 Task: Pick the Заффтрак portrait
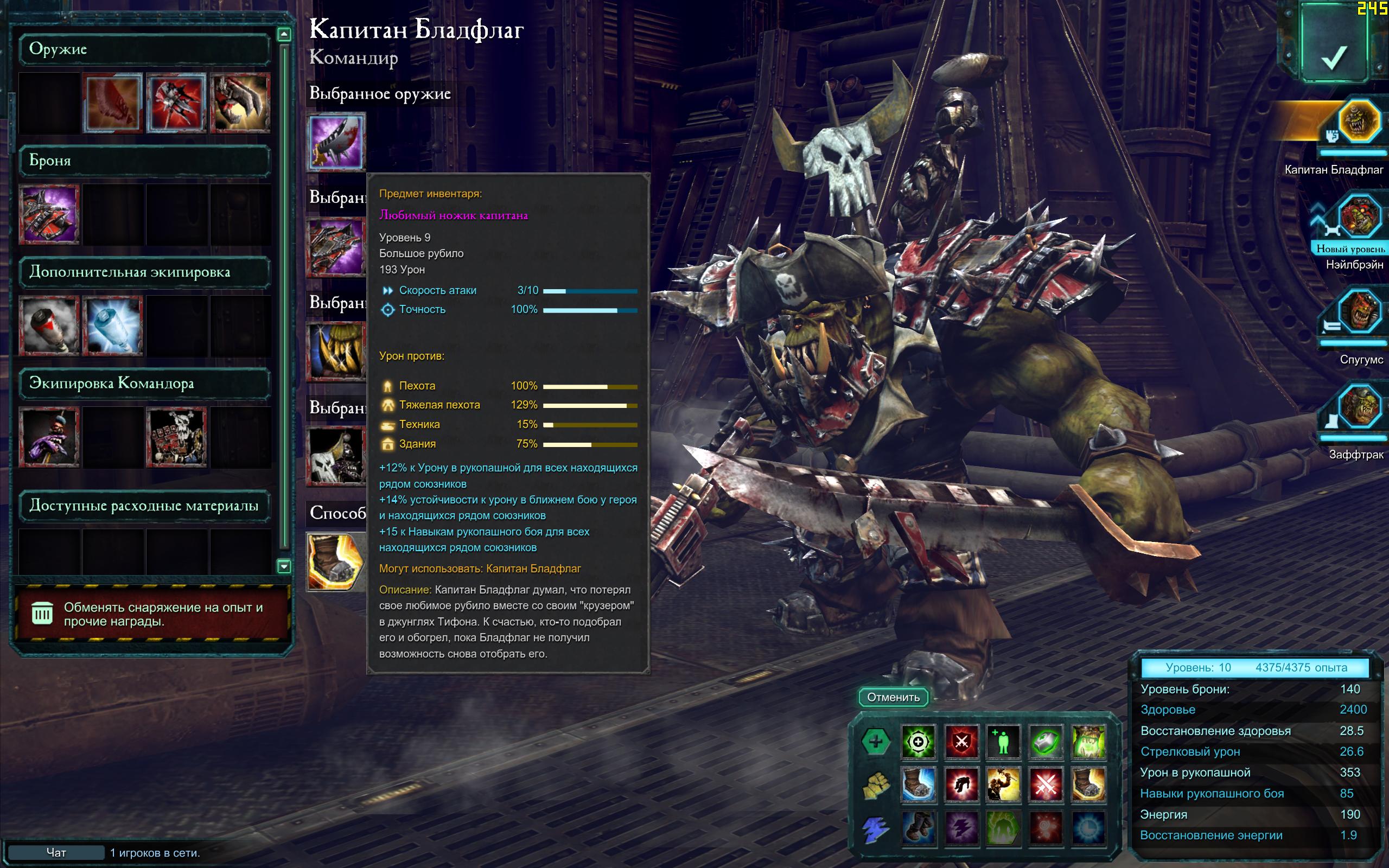click(1359, 407)
